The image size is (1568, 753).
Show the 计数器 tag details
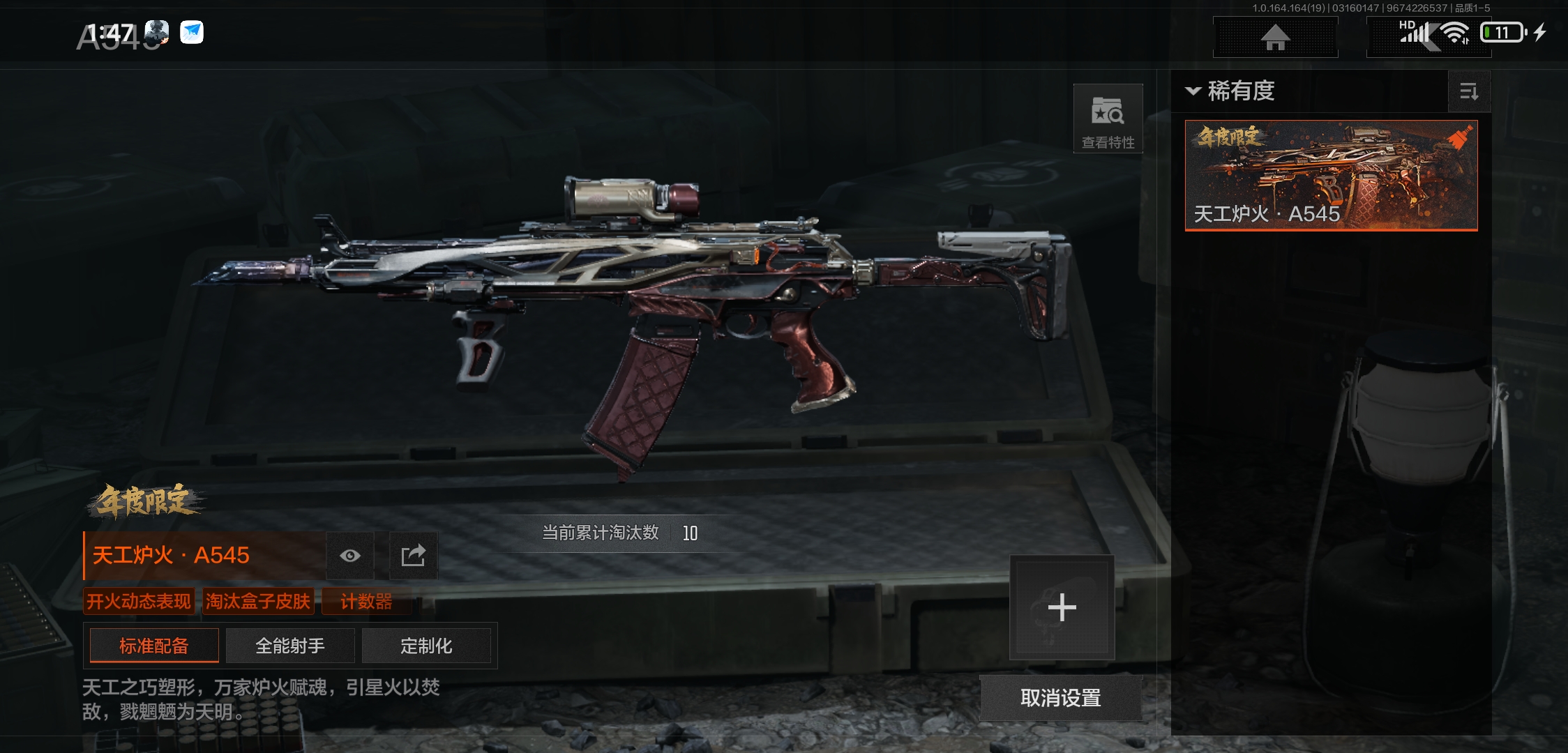[366, 601]
